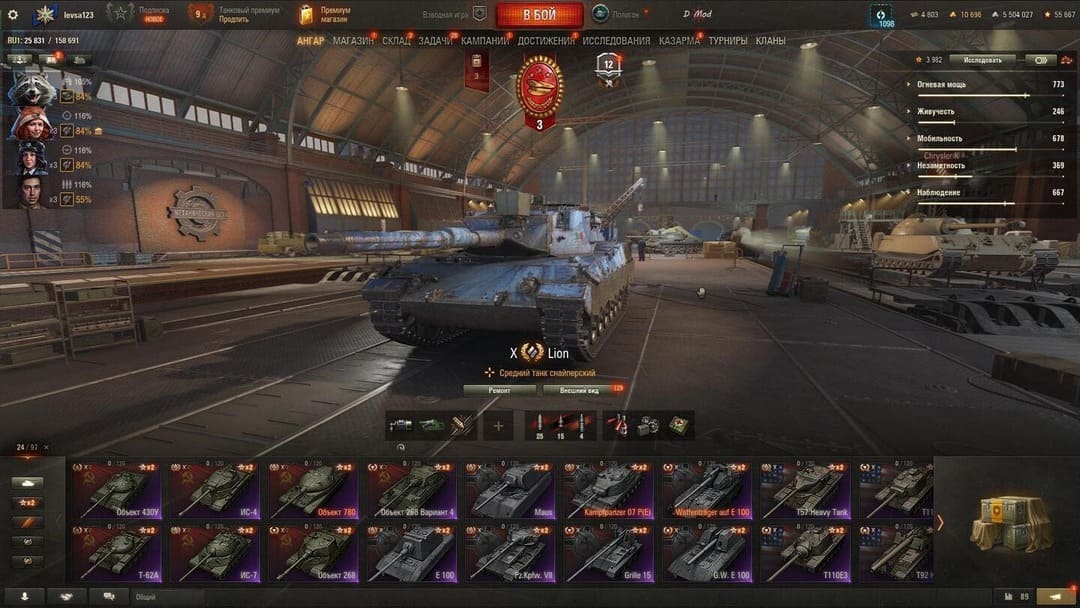1080x608 pixels.
Task: Click the Исследовать research button
Action: (982, 60)
